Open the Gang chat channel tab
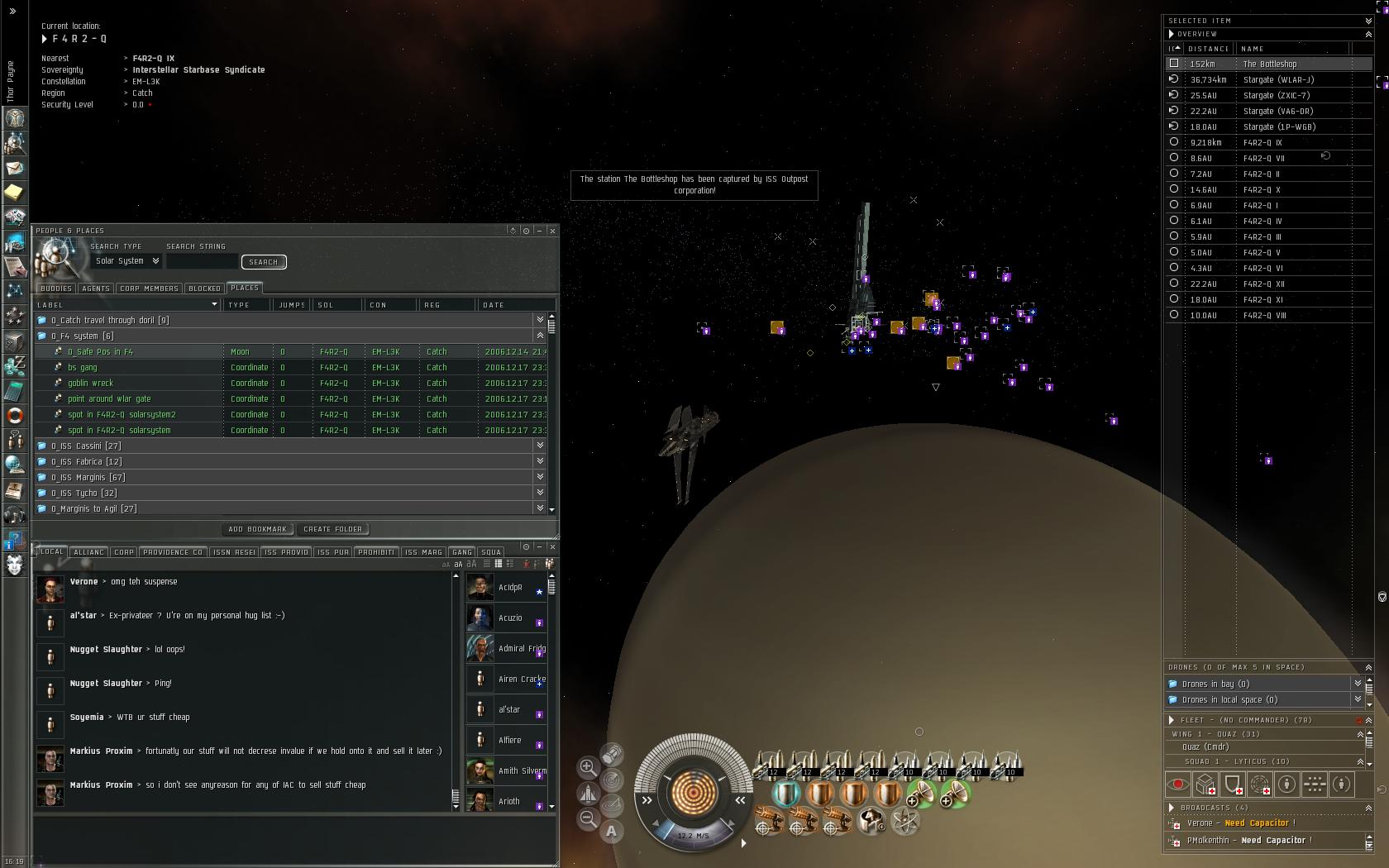The height and width of the screenshot is (868, 1389). coord(462,552)
